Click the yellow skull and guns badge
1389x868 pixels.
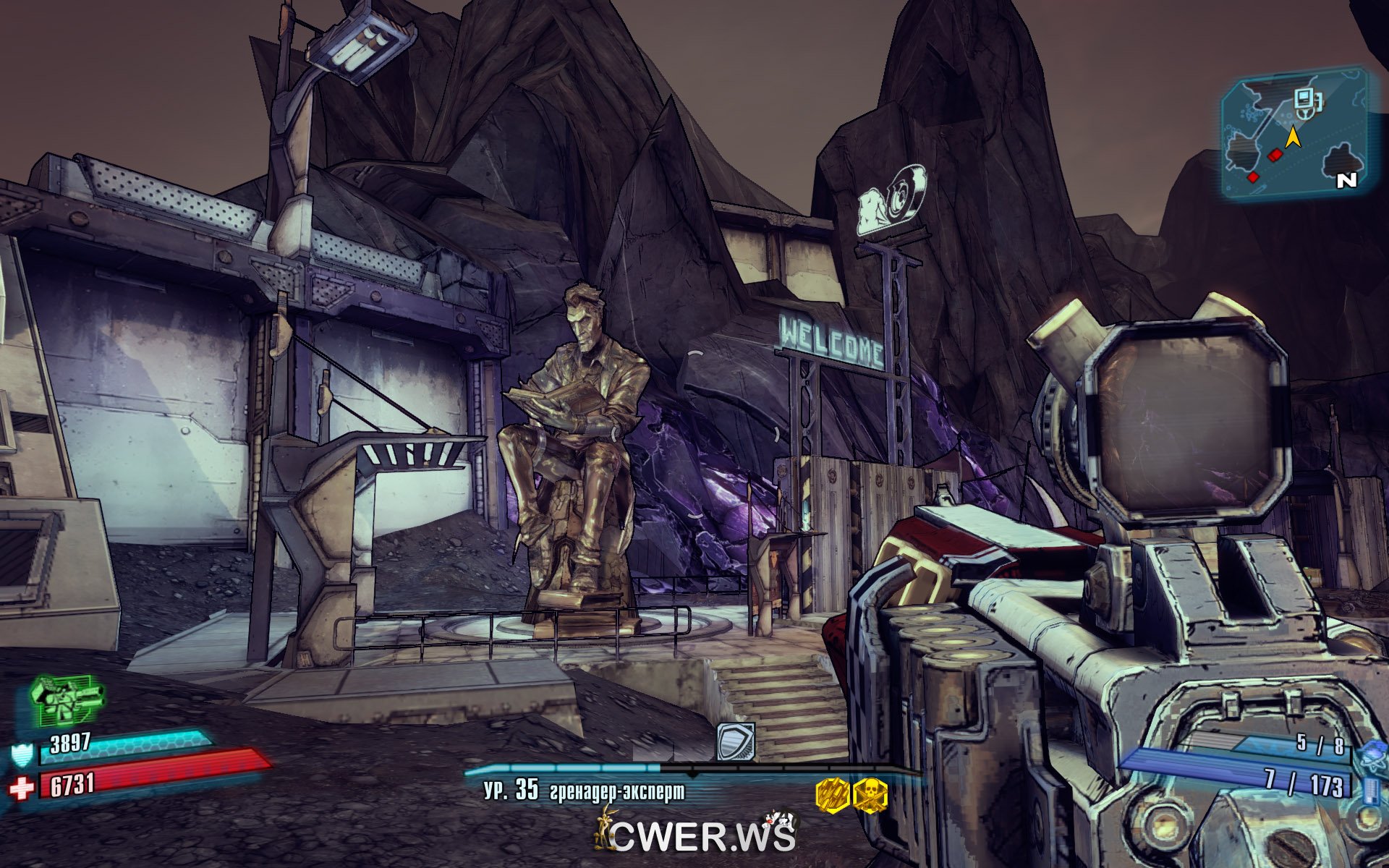[x=870, y=796]
